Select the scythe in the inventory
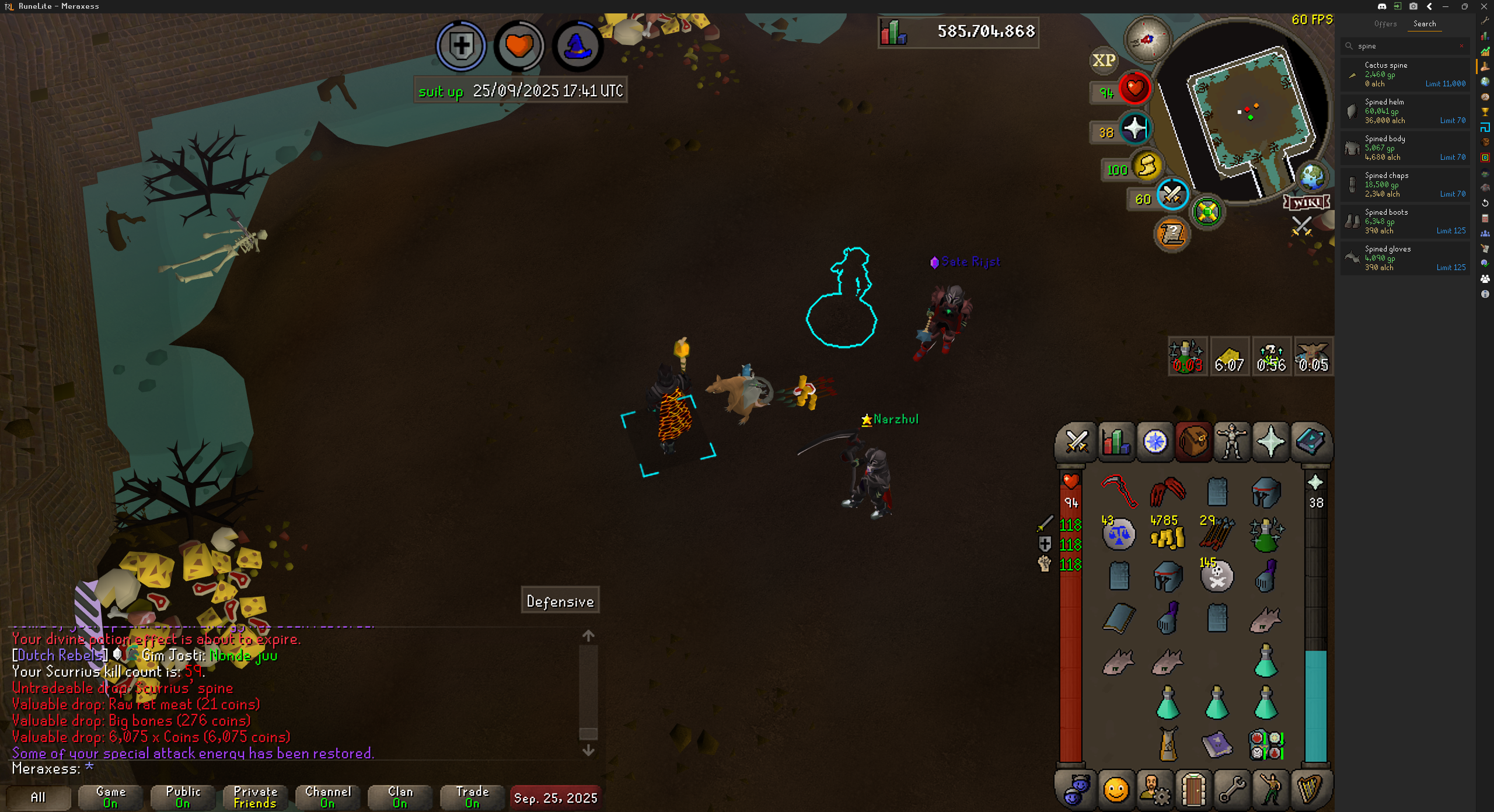1494x812 pixels. tap(1119, 491)
